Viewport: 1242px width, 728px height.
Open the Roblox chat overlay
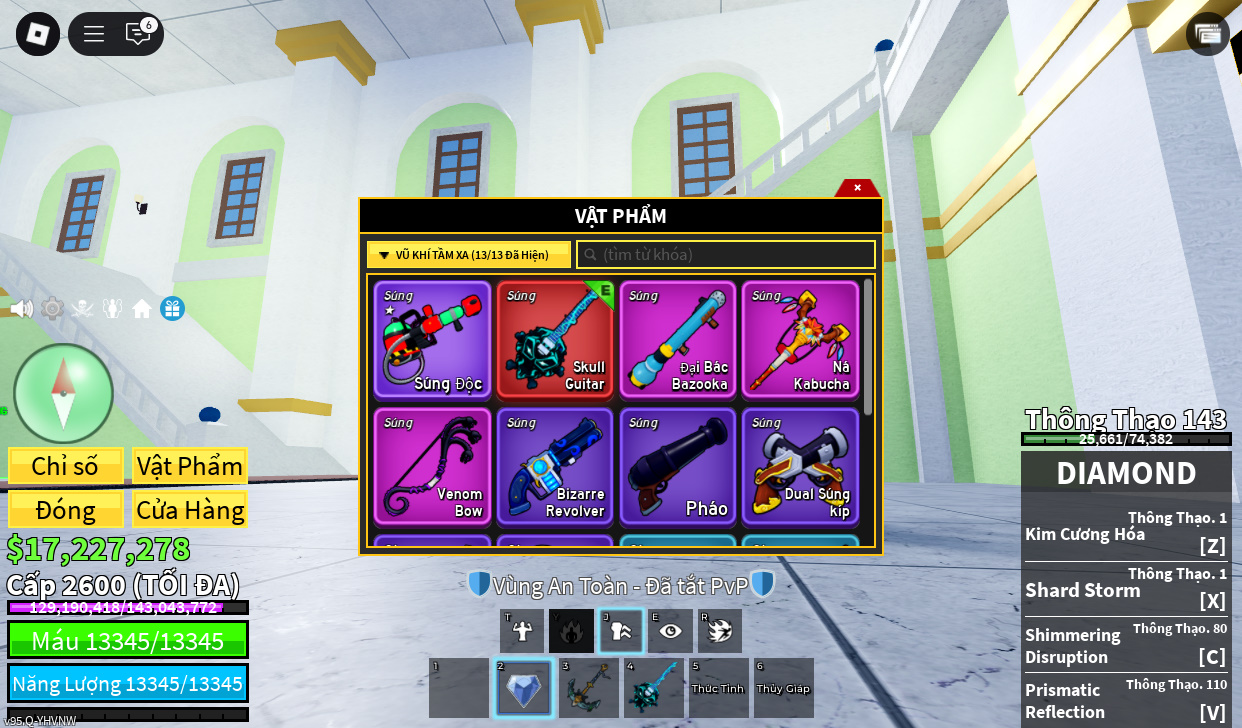(x=138, y=34)
